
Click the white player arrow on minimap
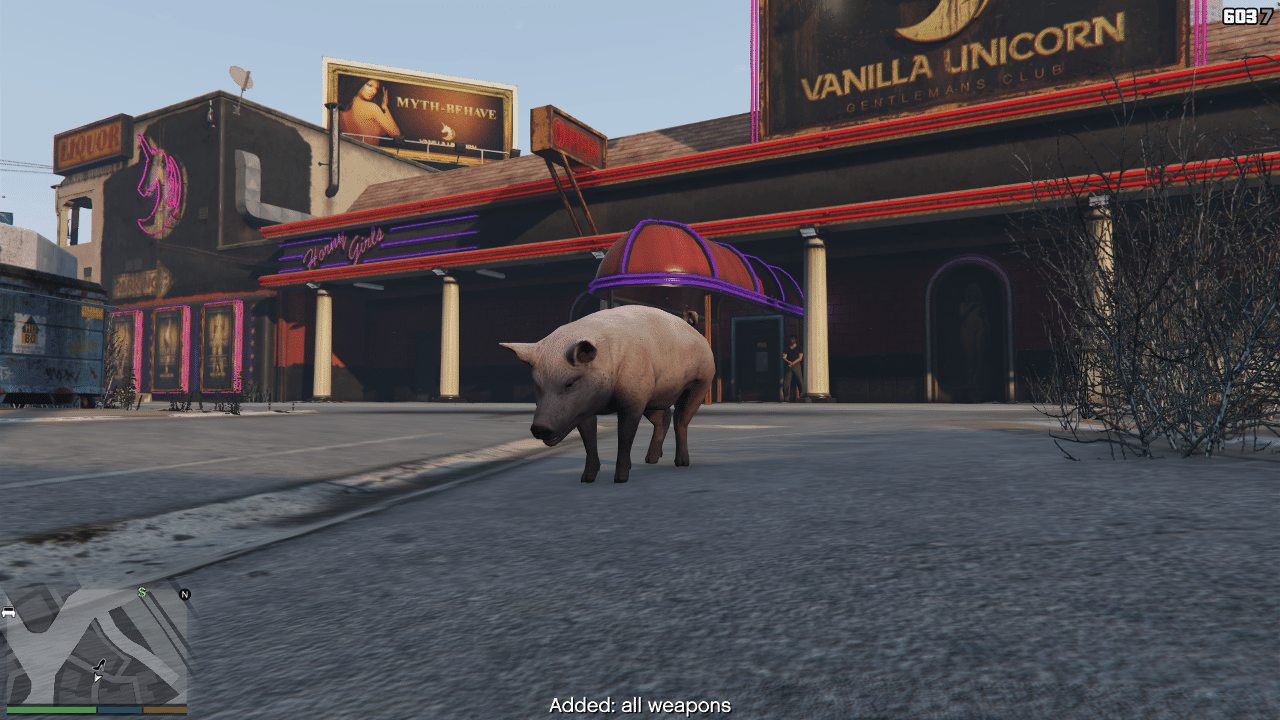[97, 677]
